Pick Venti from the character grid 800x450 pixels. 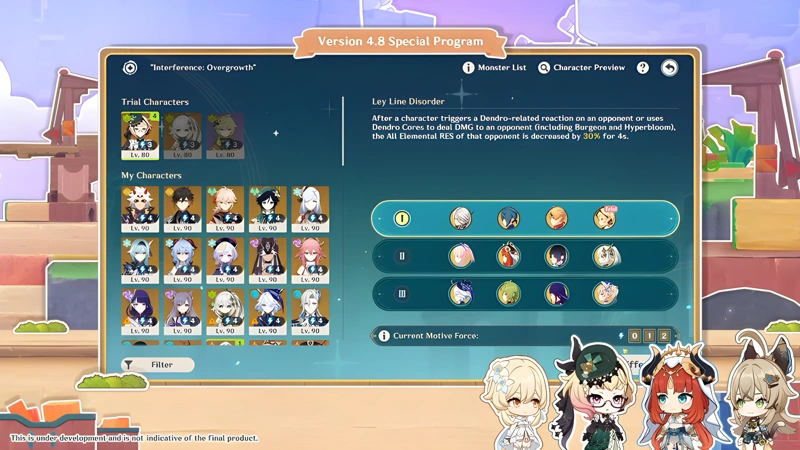[x=268, y=208]
